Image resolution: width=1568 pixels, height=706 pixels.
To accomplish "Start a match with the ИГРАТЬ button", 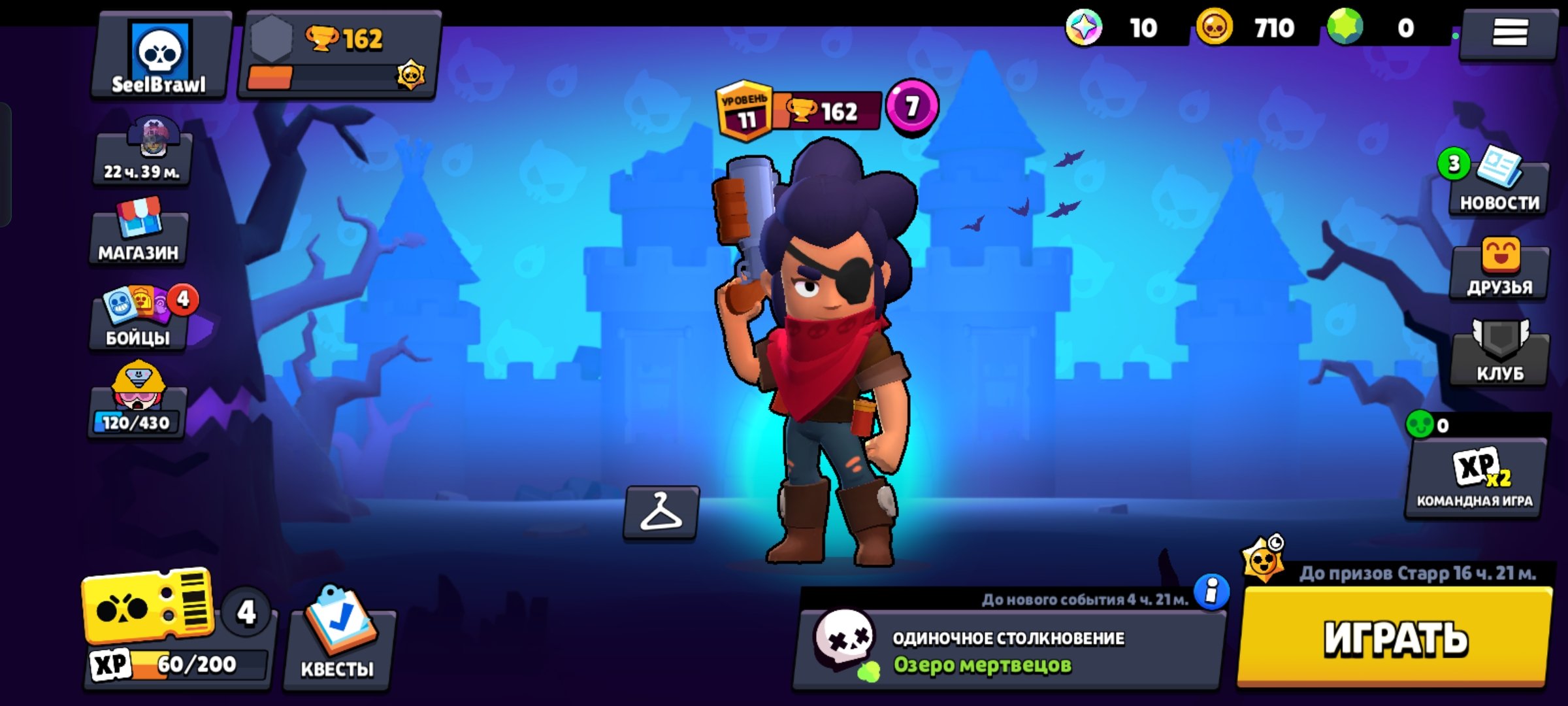I will (1395, 637).
